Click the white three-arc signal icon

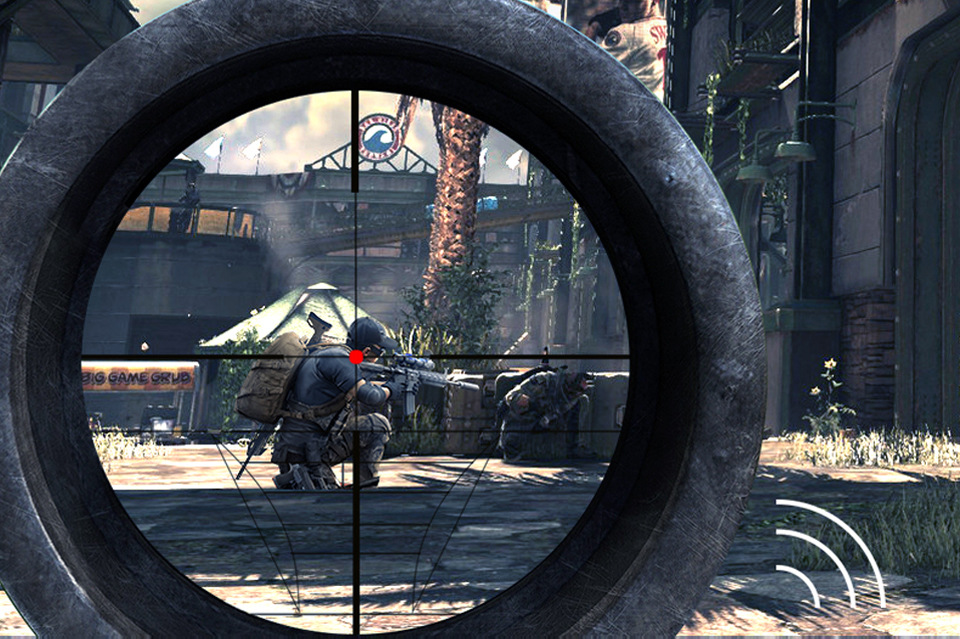(x=828, y=553)
